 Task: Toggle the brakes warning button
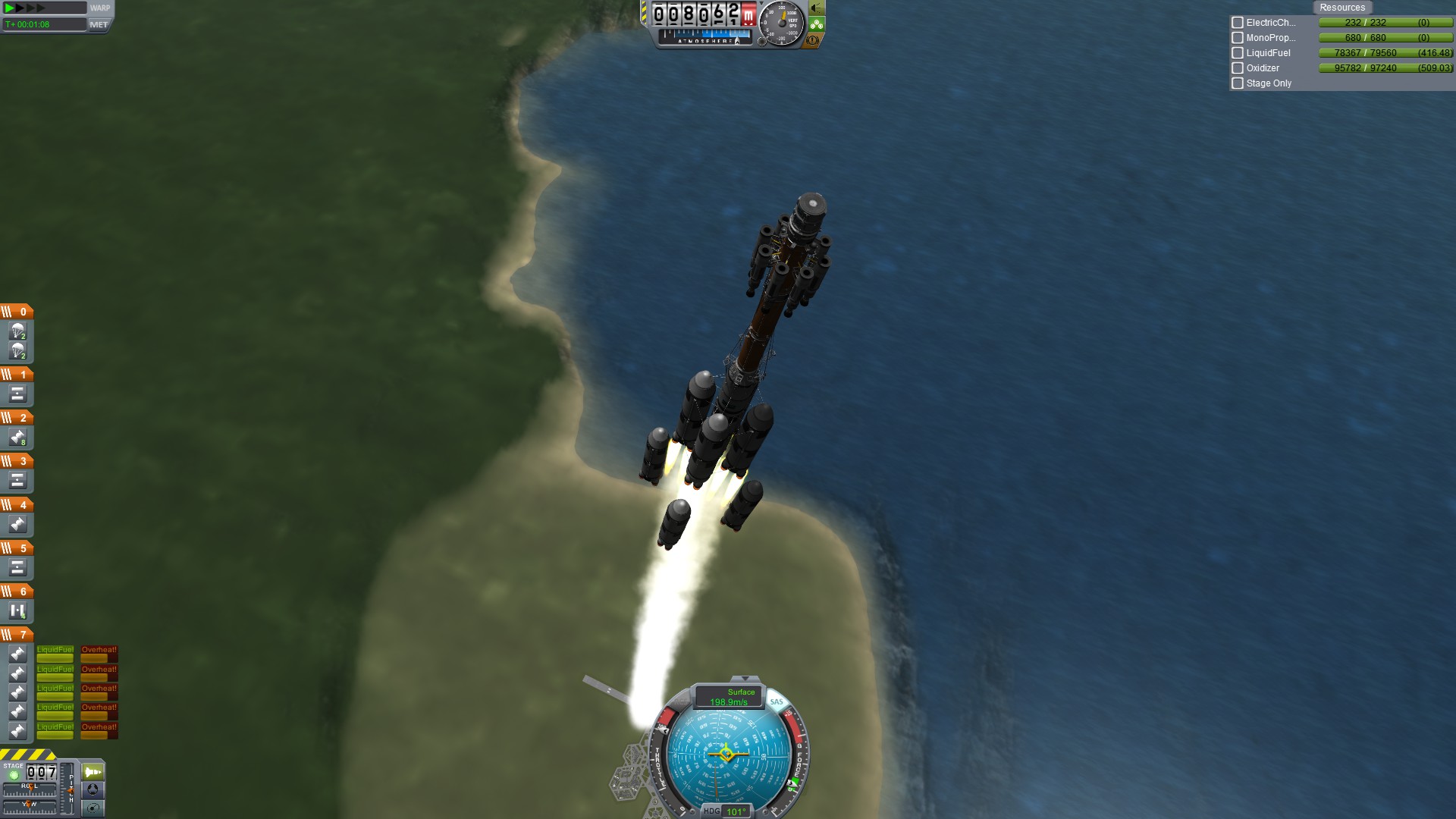pos(813,40)
